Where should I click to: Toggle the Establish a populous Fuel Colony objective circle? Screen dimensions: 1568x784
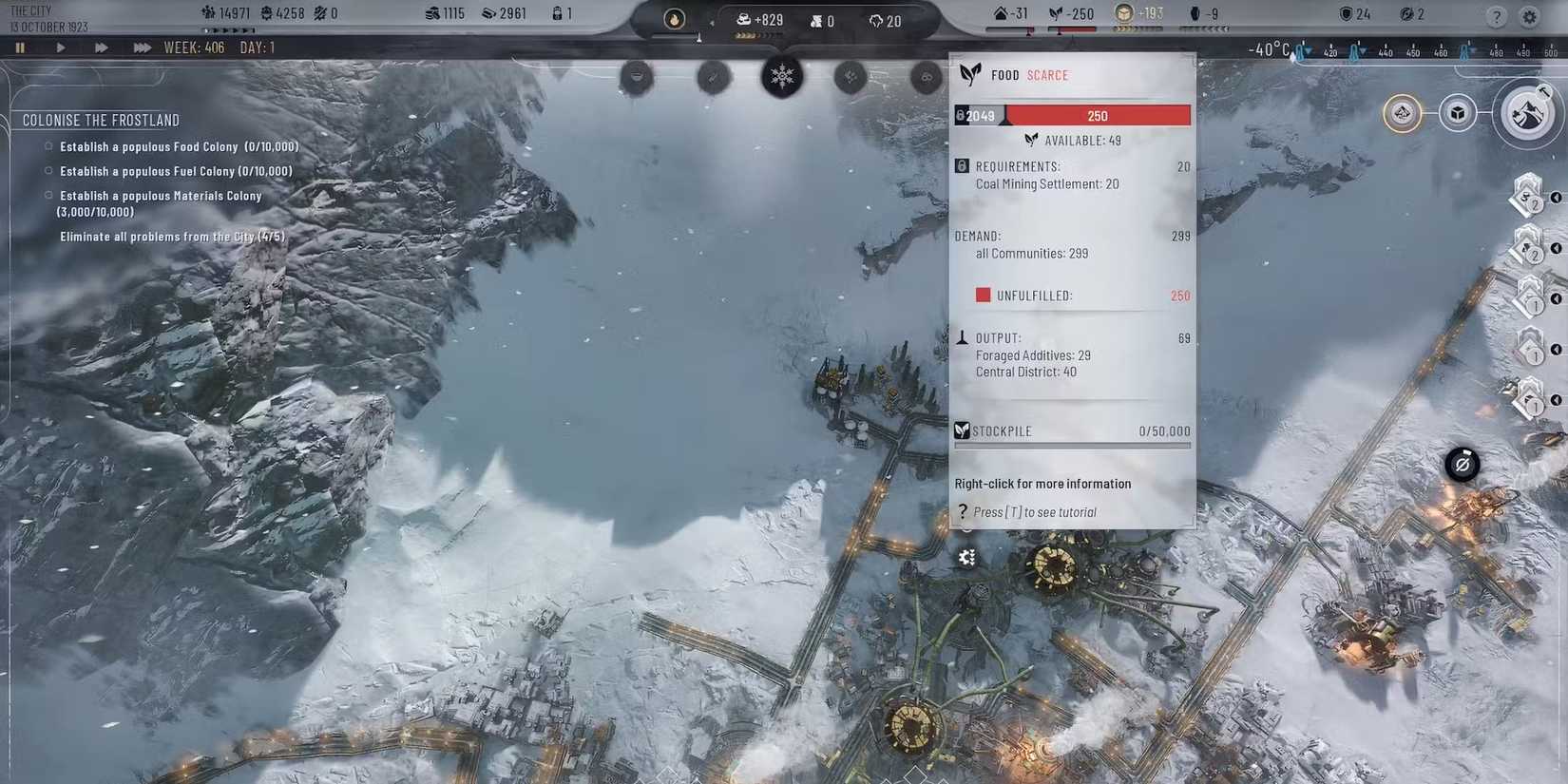point(48,170)
